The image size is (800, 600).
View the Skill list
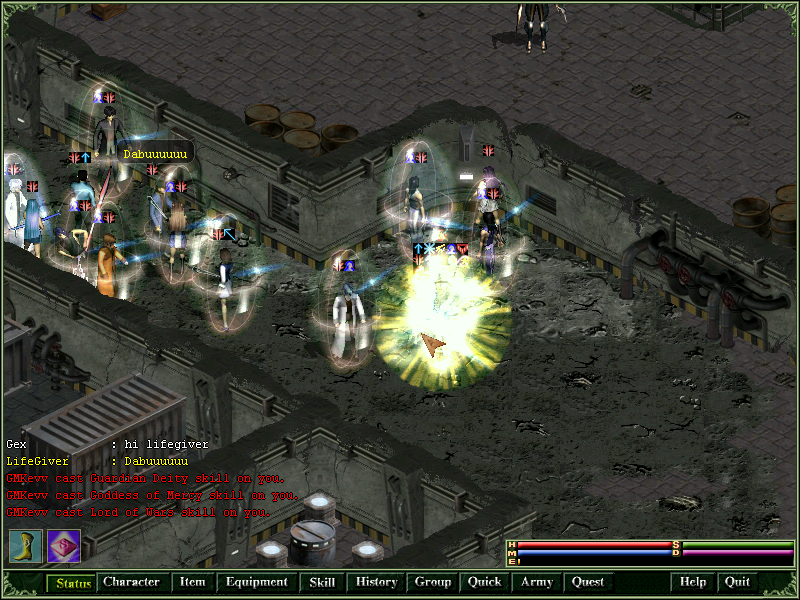coord(322,582)
